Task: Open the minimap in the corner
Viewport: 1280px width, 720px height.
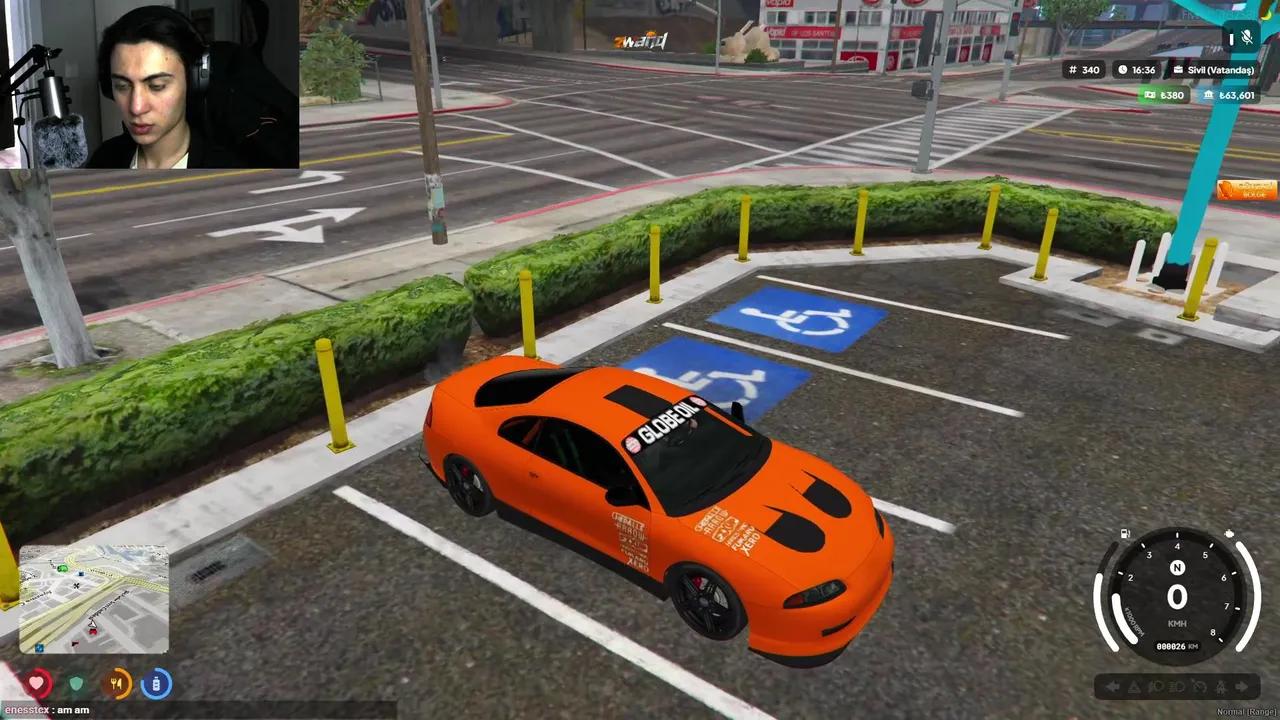Action: pos(93,597)
